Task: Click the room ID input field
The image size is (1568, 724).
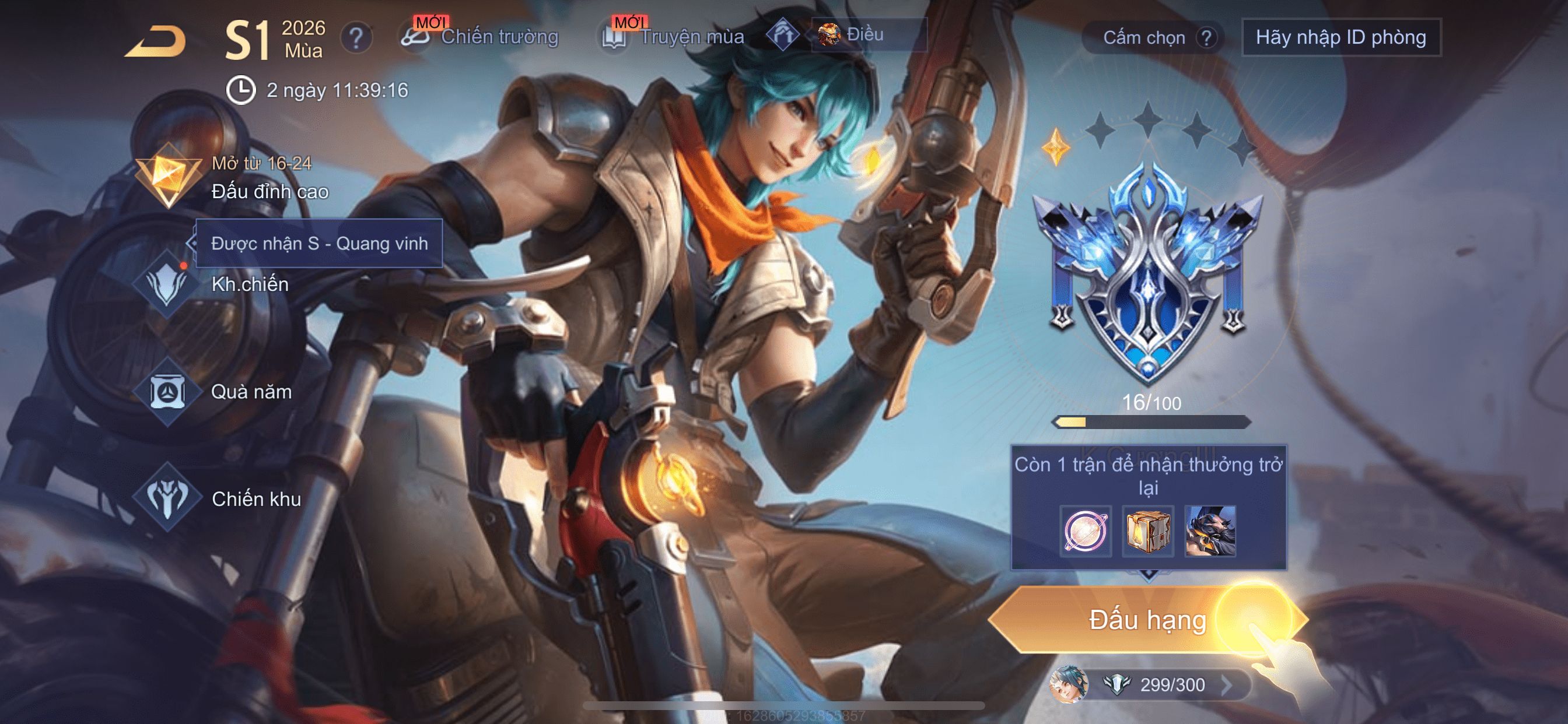Action: [1340, 38]
